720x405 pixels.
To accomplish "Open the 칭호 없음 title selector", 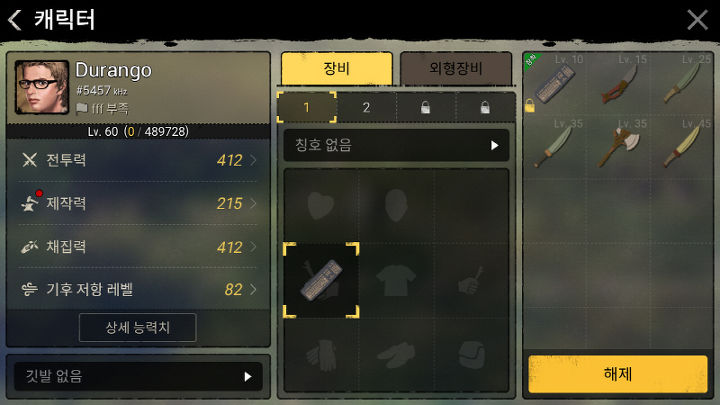I will 396,145.
